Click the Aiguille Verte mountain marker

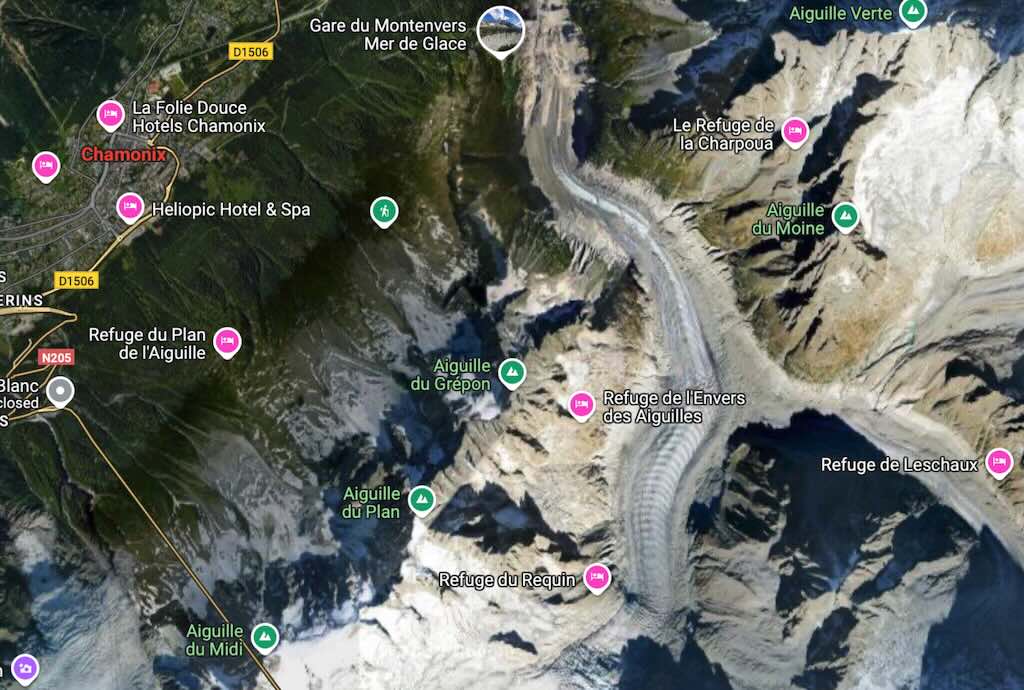pyautogui.click(x=912, y=12)
